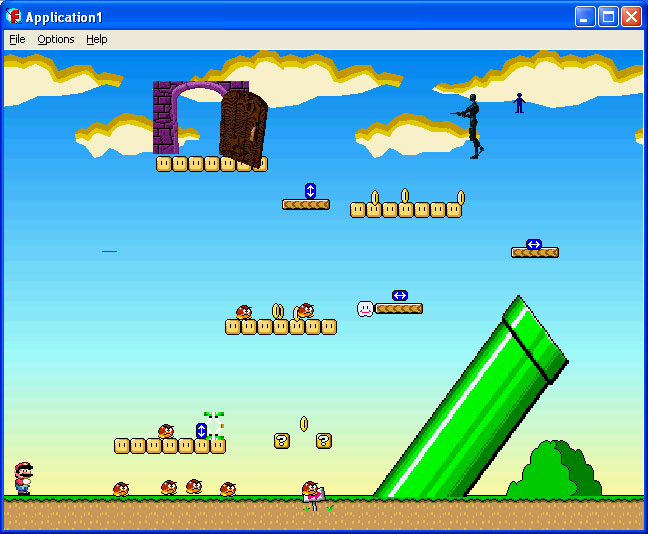Maximize the Application1 window
This screenshot has width=648, height=534.
(608, 16)
